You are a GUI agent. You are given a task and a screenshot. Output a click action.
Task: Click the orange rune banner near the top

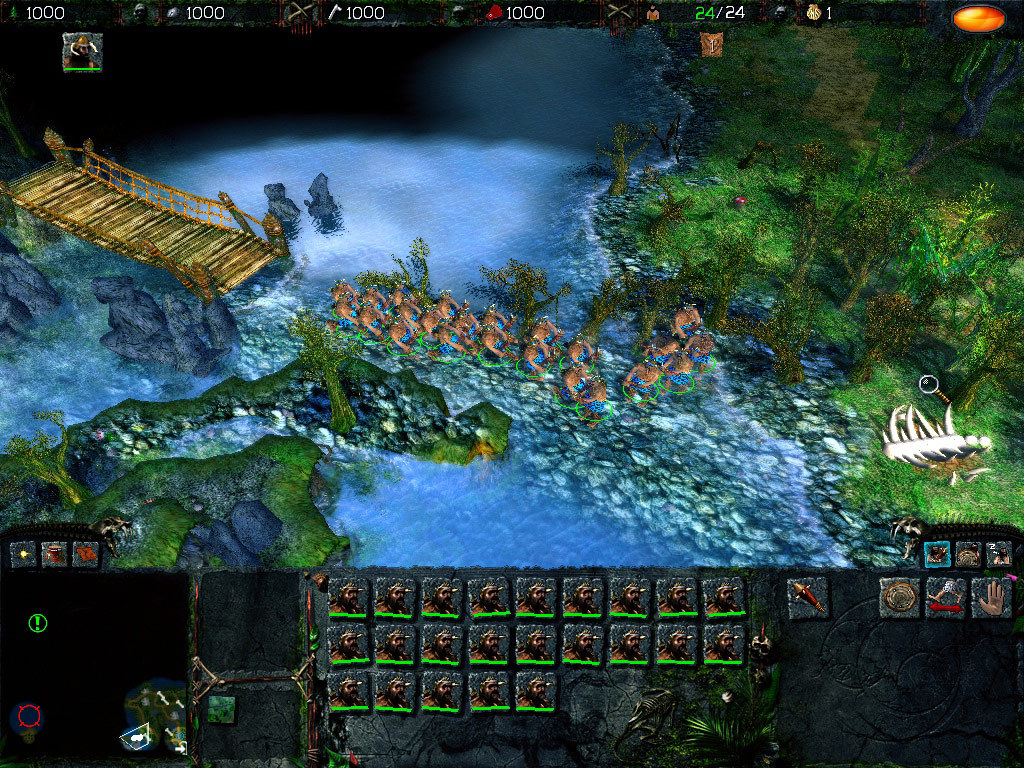712,43
